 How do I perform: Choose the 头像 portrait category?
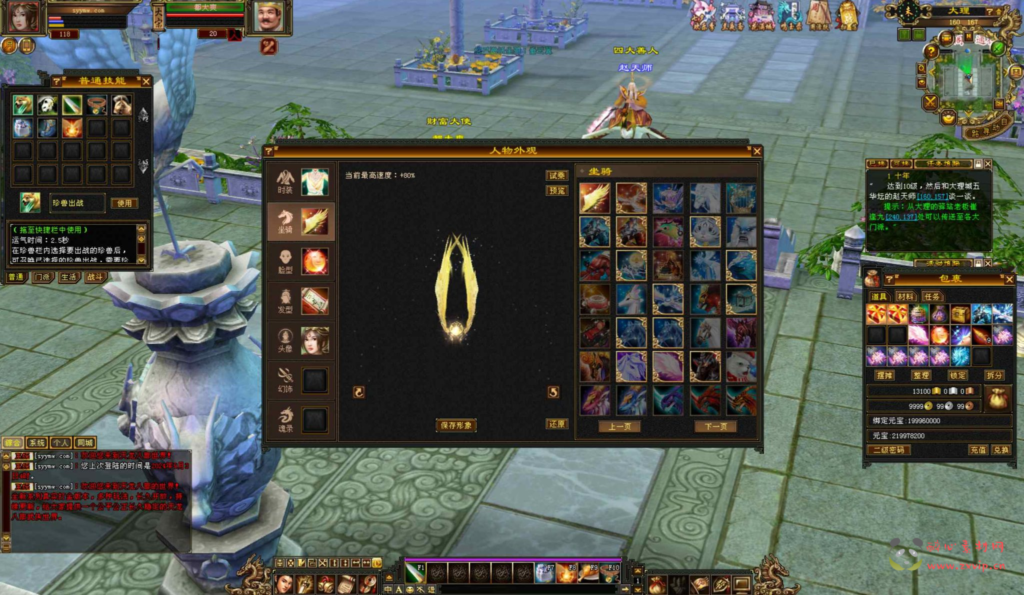pos(300,340)
